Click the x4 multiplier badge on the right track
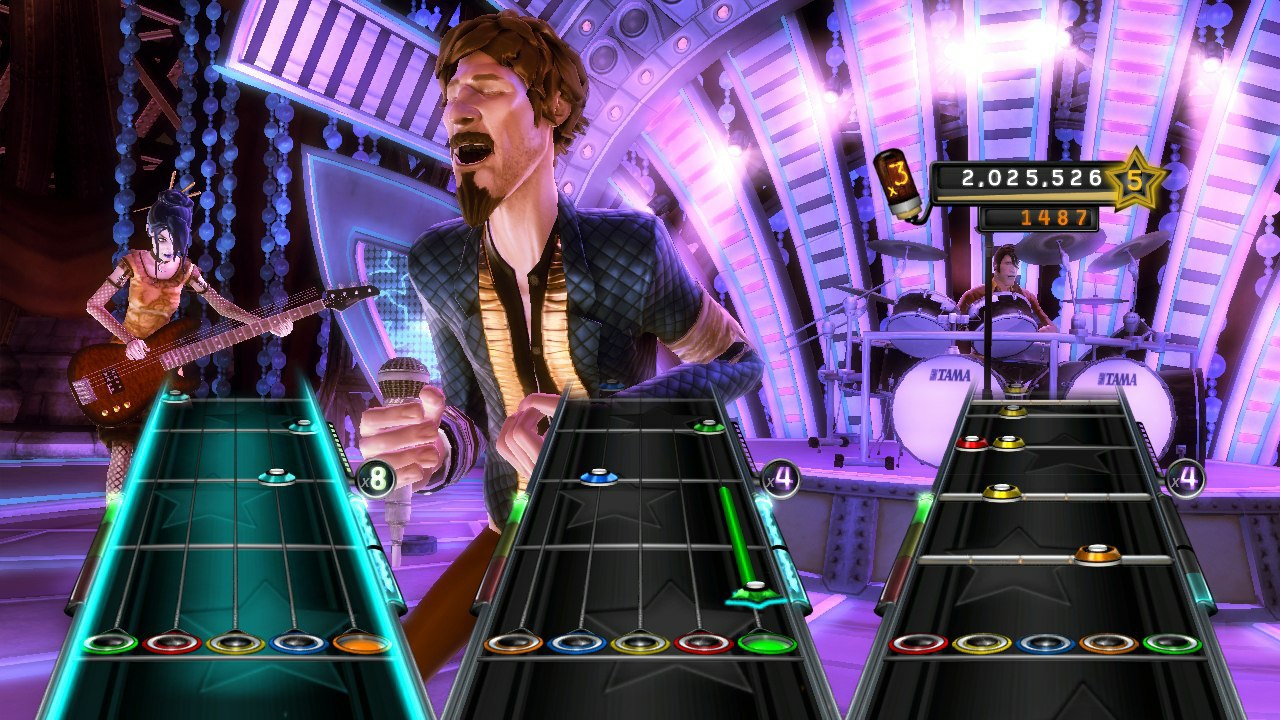1280x720 pixels. point(1187,477)
